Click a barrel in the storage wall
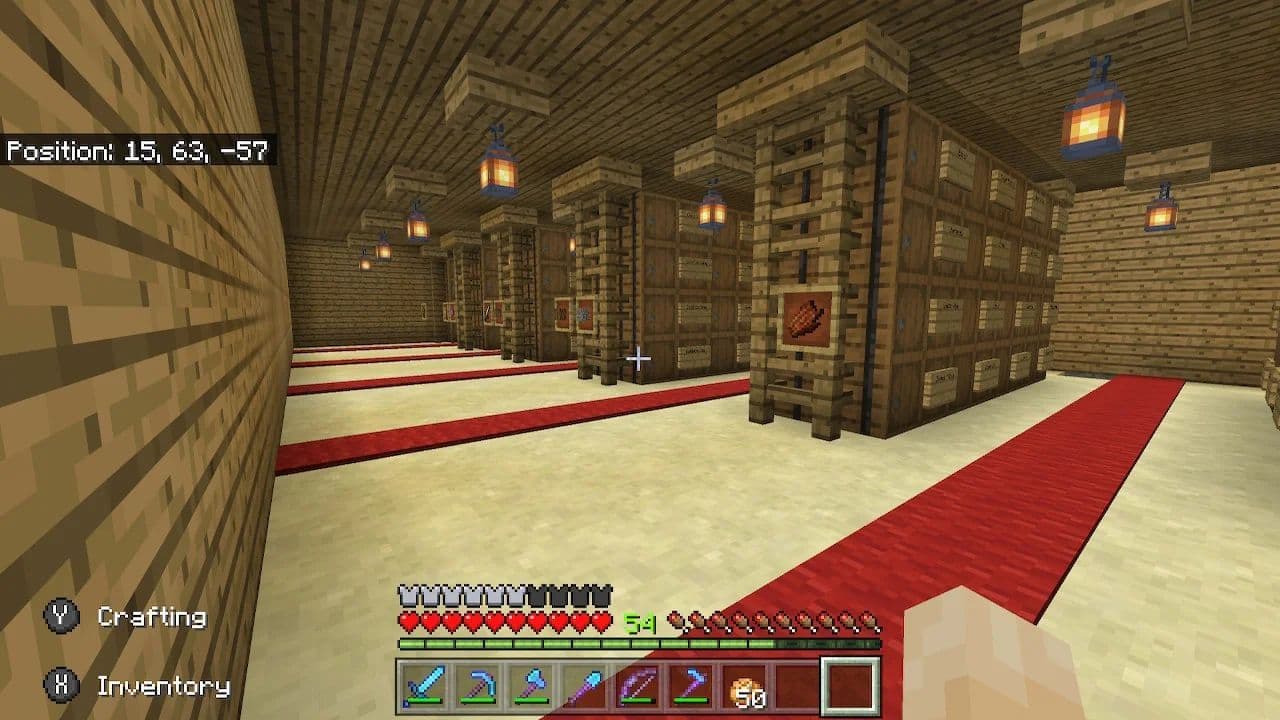Screen dimensions: 1280x720 950,240
